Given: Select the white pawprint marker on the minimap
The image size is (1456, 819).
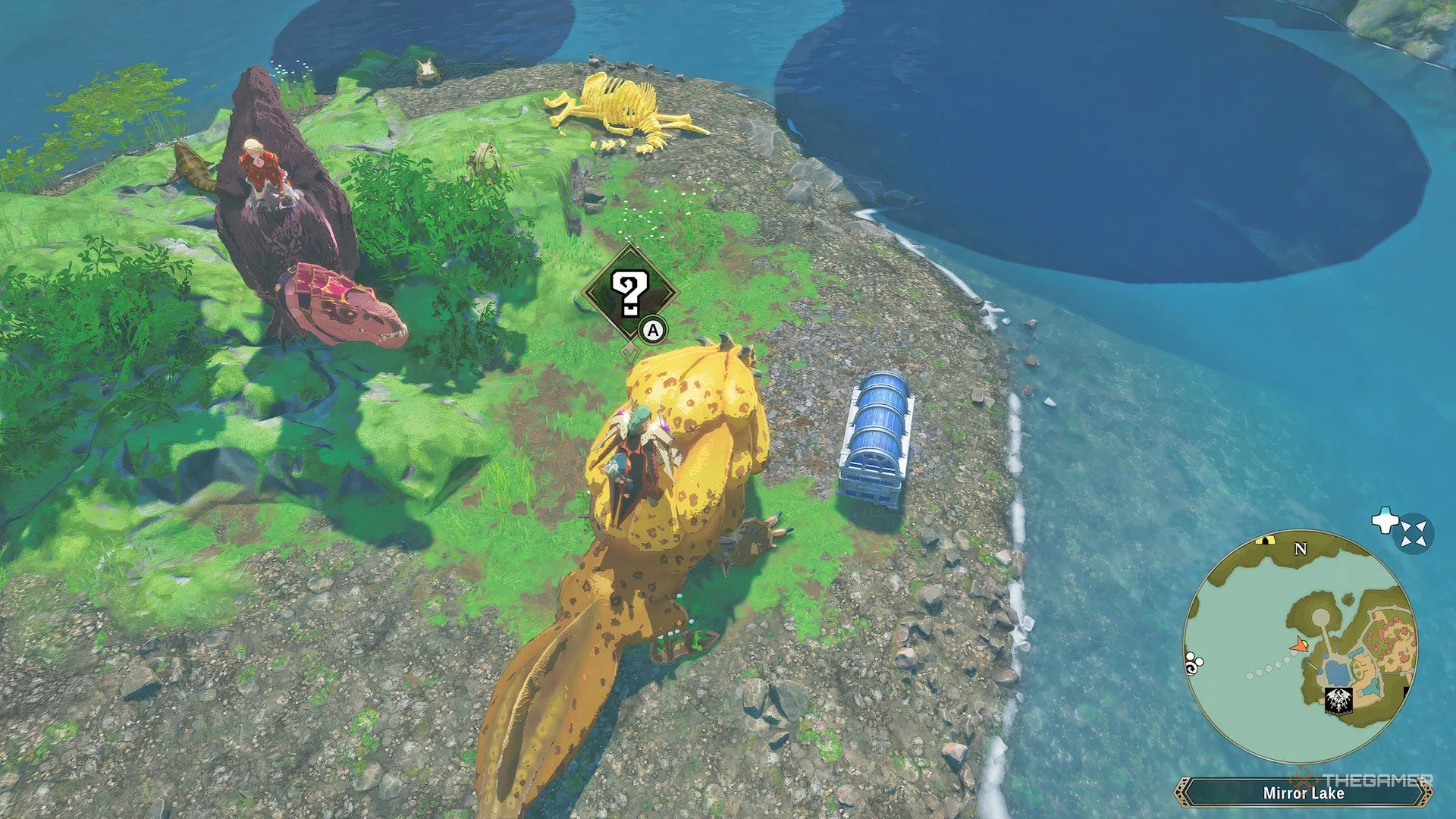Looking at the screenshot, I should pyautogui.click(x=1193, y=663).
